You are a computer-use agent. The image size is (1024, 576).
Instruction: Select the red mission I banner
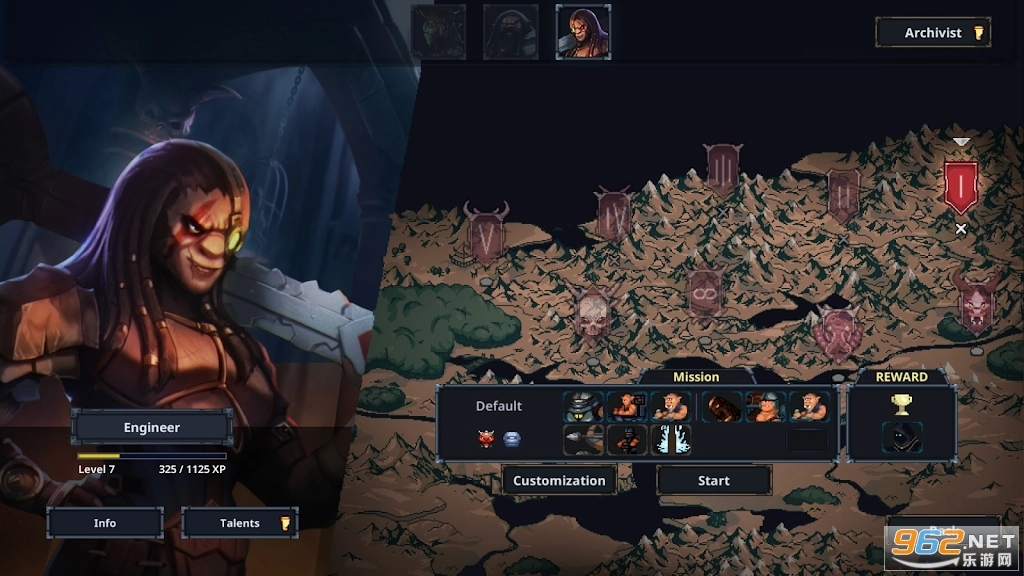click(x=961, y=186)
